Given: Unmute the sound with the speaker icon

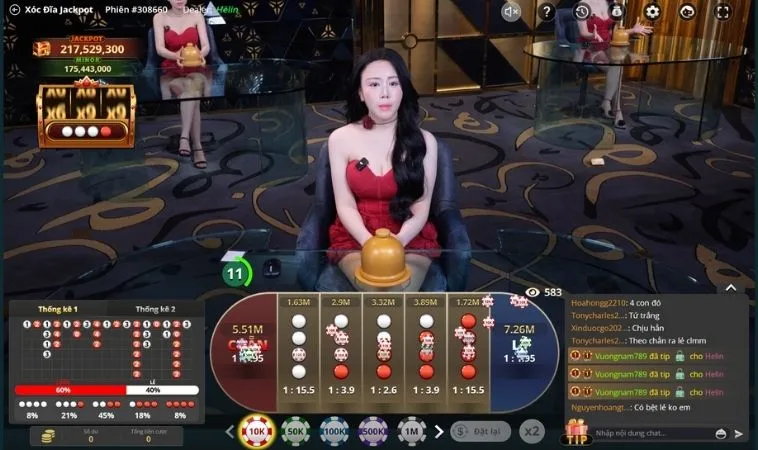Looking at the screenshot, I should 512,12.
